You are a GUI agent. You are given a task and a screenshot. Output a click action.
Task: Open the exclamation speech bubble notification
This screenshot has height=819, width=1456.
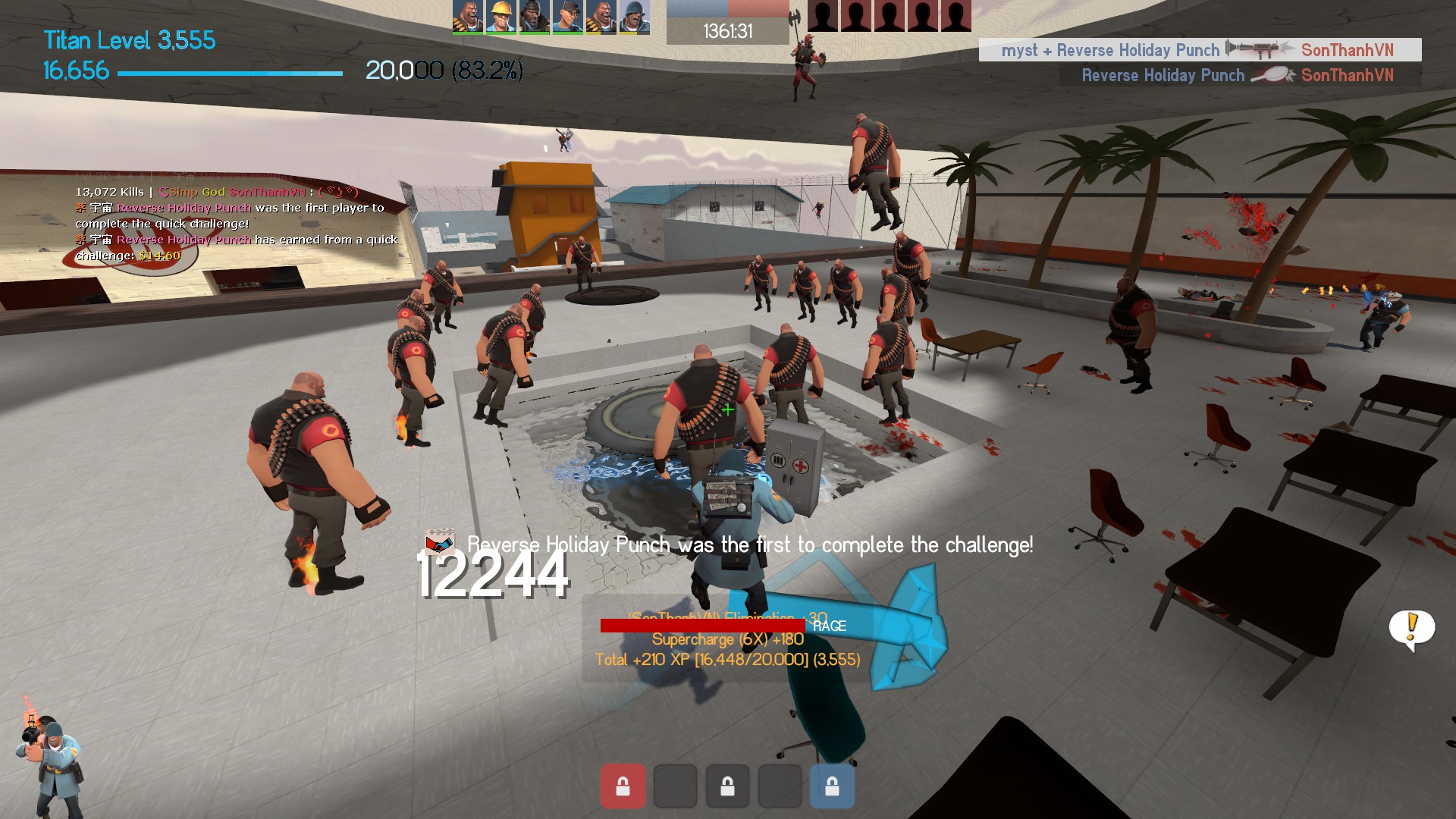1411,629
